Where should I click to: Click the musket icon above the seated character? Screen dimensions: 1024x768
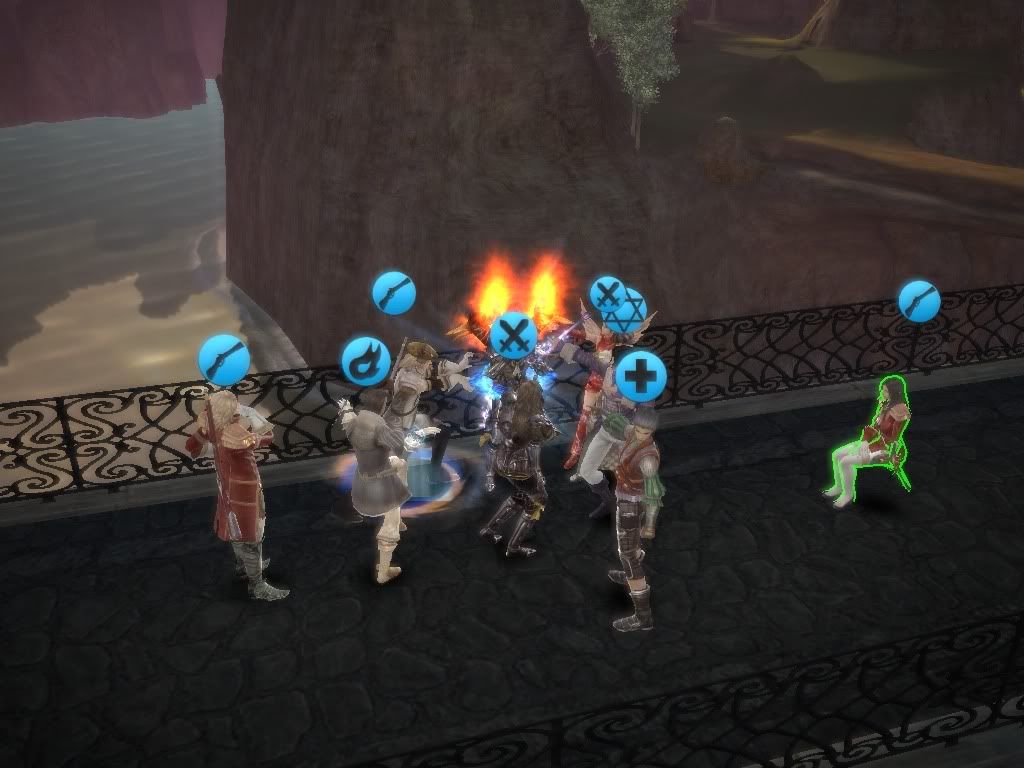(x=919, y=300)
